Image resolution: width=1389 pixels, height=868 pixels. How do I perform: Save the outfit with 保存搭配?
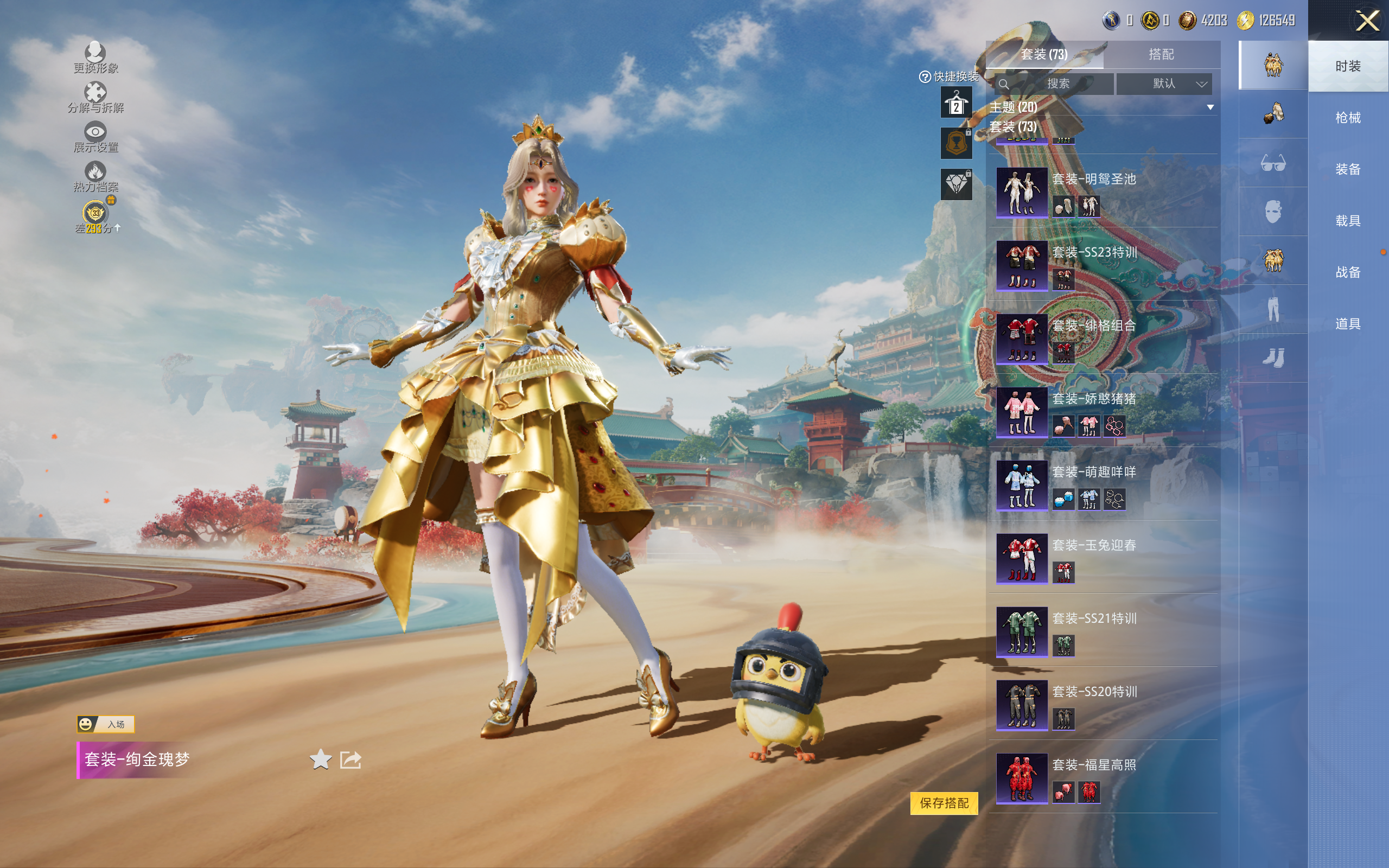[944, 802]
